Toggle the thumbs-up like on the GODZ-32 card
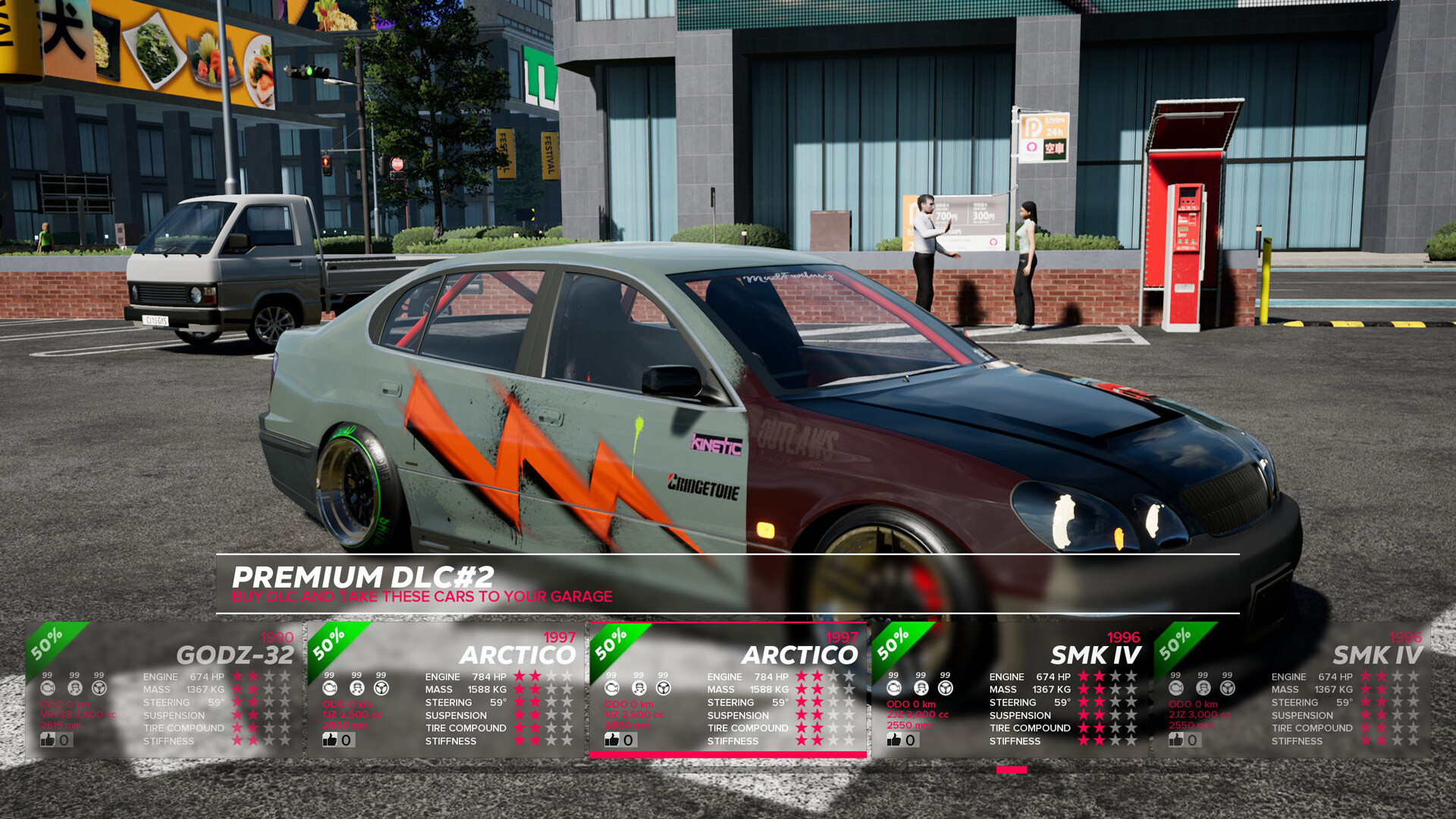The width and height of the screenshot is (1456, 819). tap(49, 741)
